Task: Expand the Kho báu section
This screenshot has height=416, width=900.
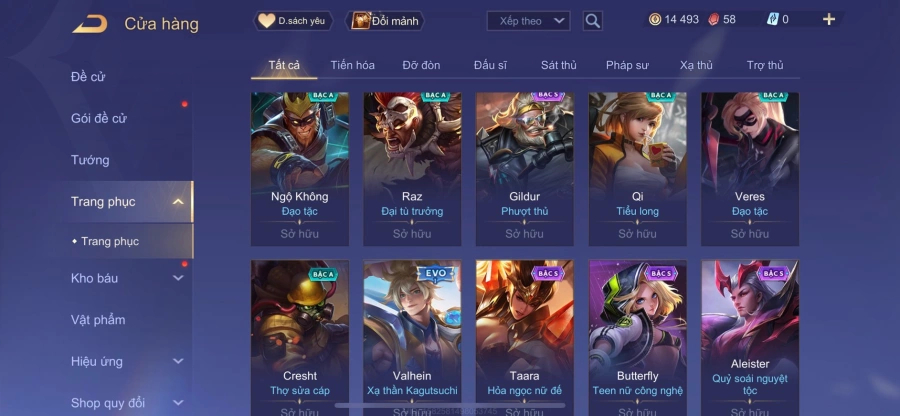Action: [125, 278]
